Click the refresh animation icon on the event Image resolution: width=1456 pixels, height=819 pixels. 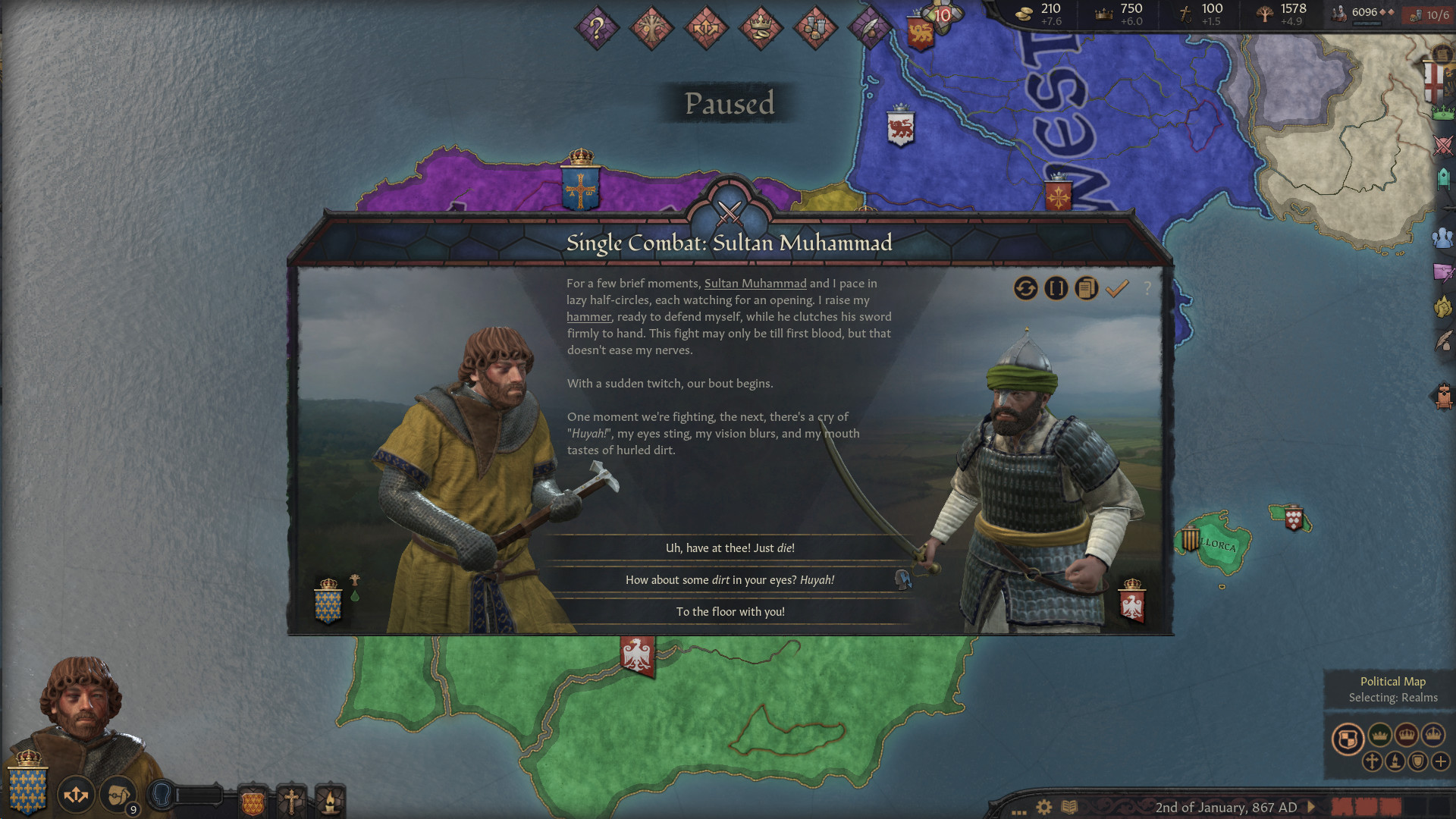(x=1026, y=289)
